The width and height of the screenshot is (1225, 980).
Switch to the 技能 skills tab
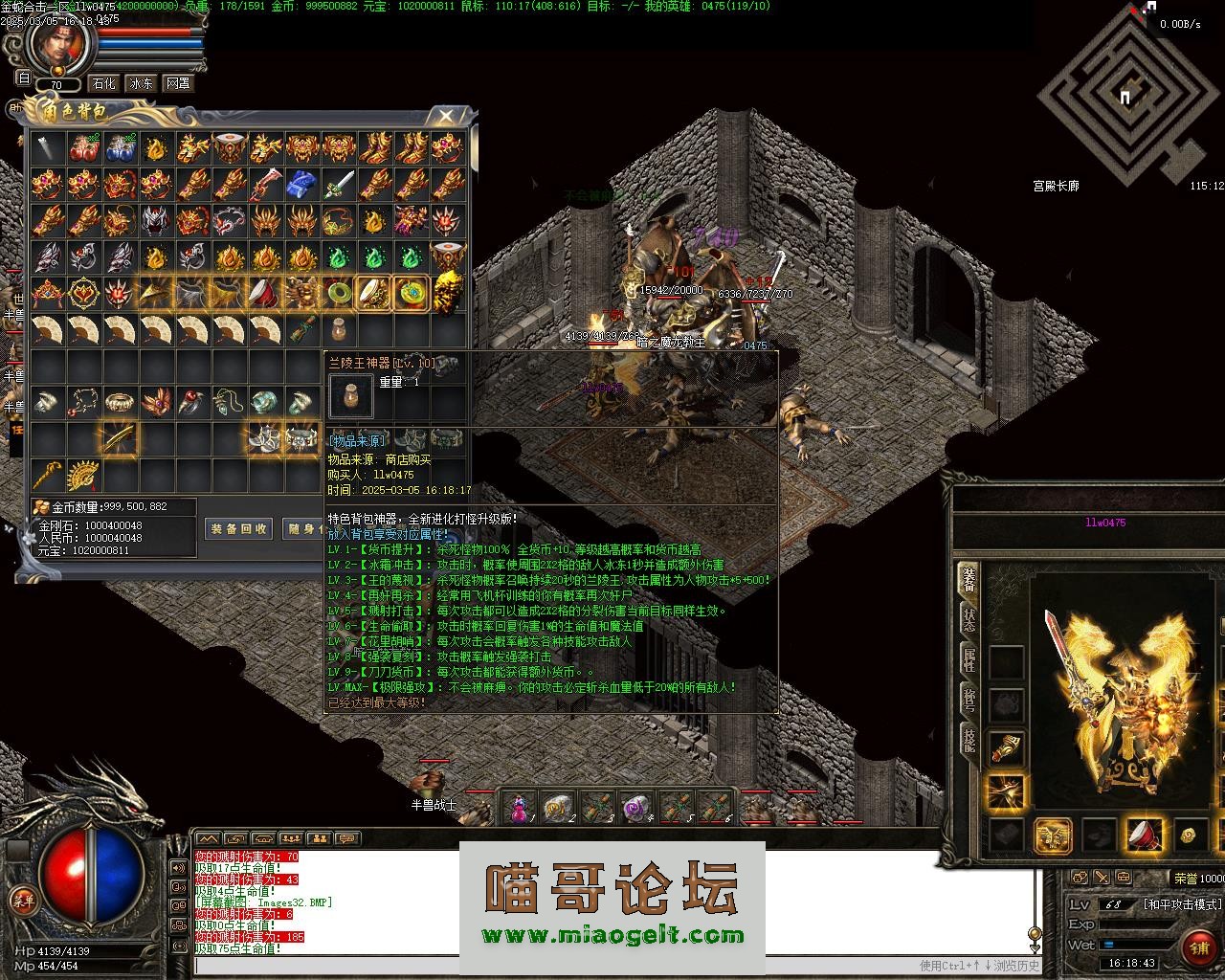click(969, 740)
